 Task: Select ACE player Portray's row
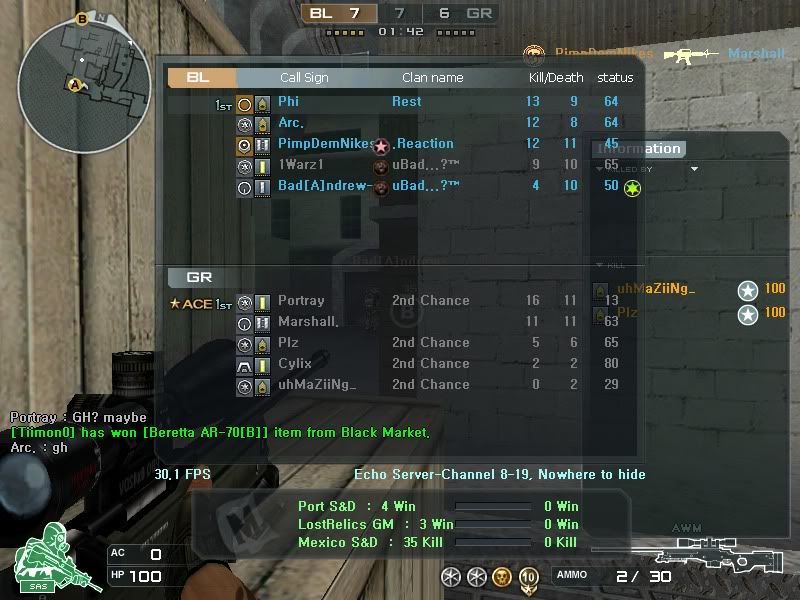coord(301,301)
